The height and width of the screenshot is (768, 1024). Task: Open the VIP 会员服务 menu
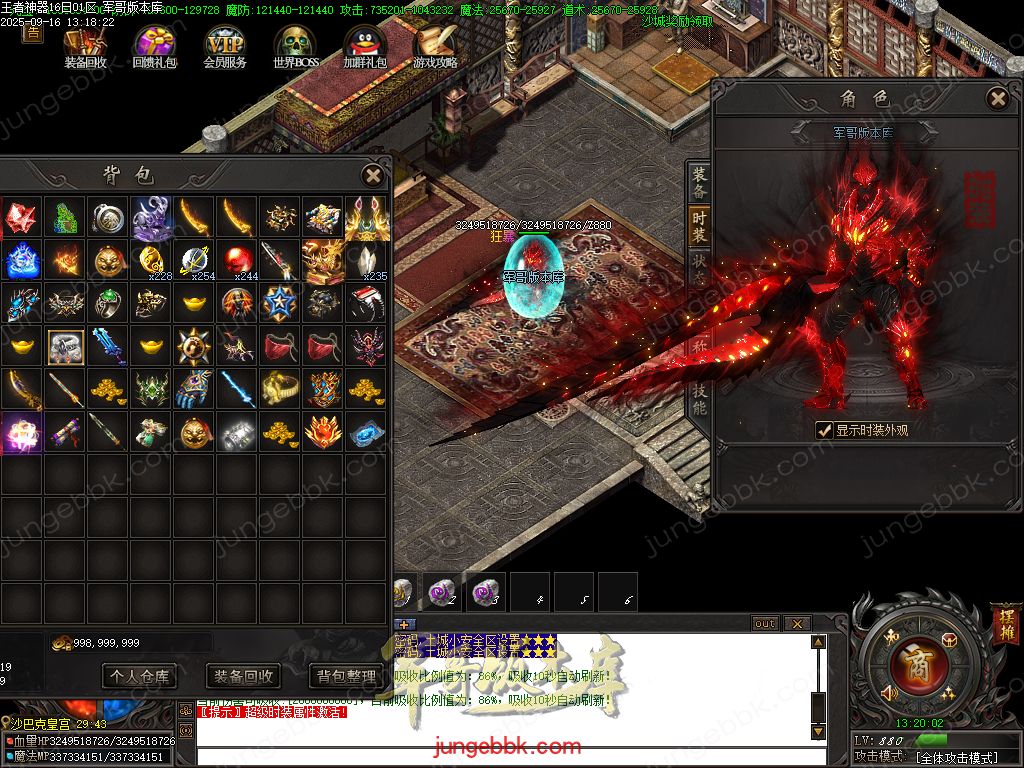coord(225,46)
